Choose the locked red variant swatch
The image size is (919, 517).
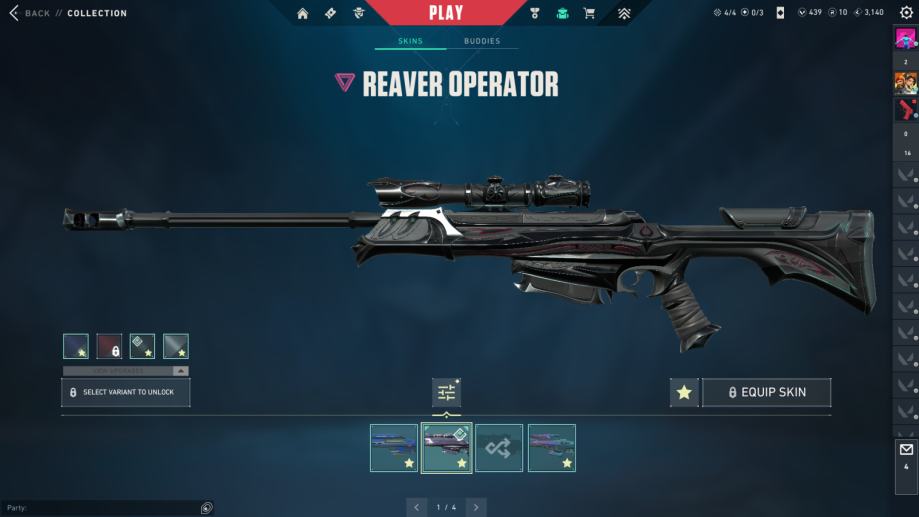pyautogui.click(x=109, y=346)
